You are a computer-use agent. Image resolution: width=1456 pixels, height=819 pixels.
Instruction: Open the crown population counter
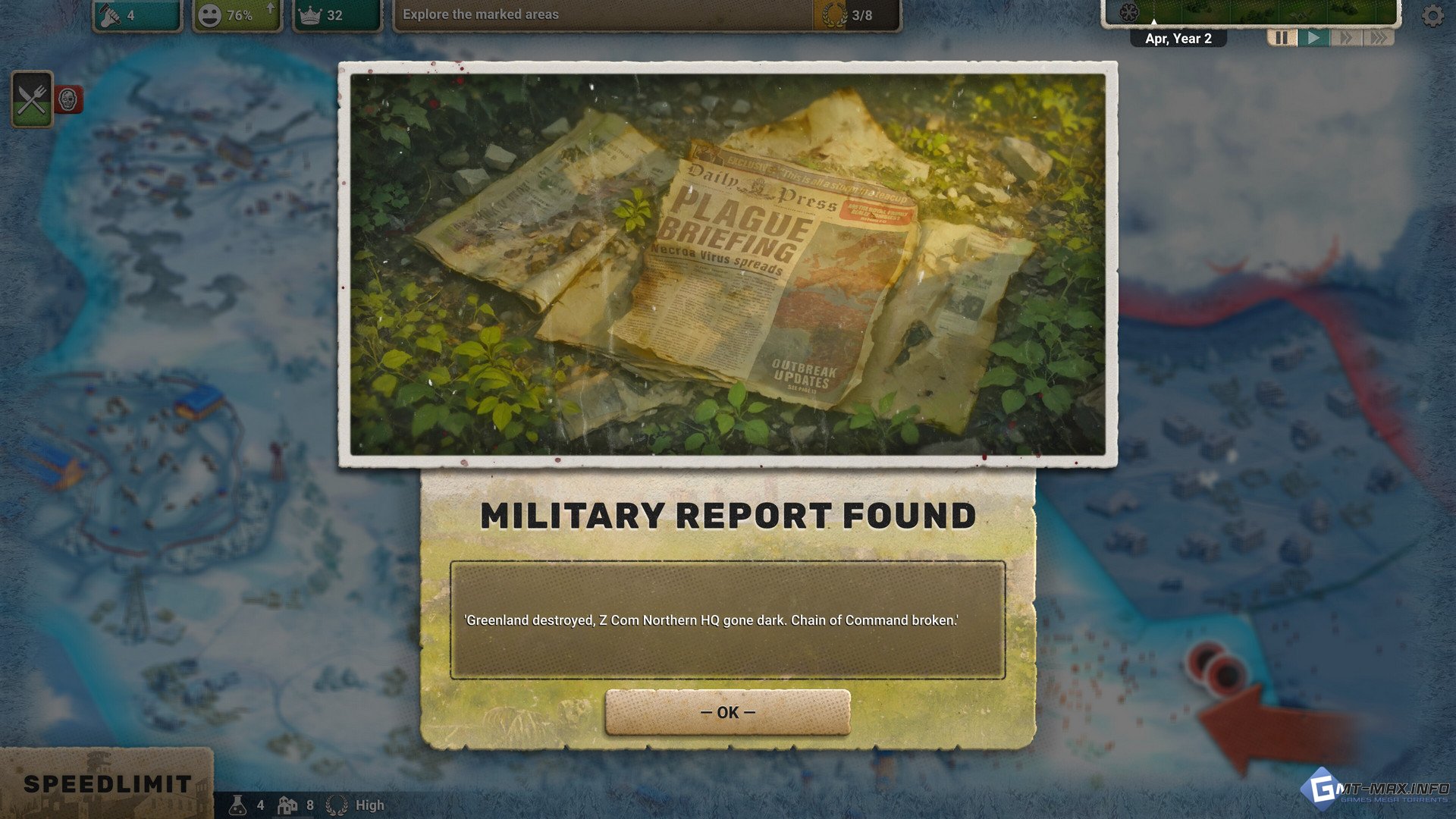tap(336, 15)
